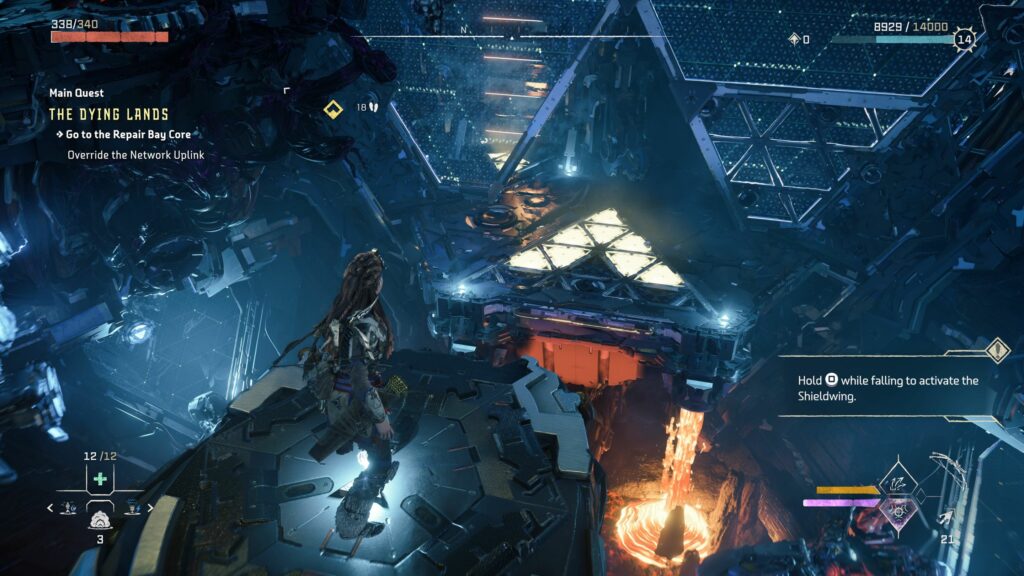Select the green medicinal berries pouch

point(100,478)
